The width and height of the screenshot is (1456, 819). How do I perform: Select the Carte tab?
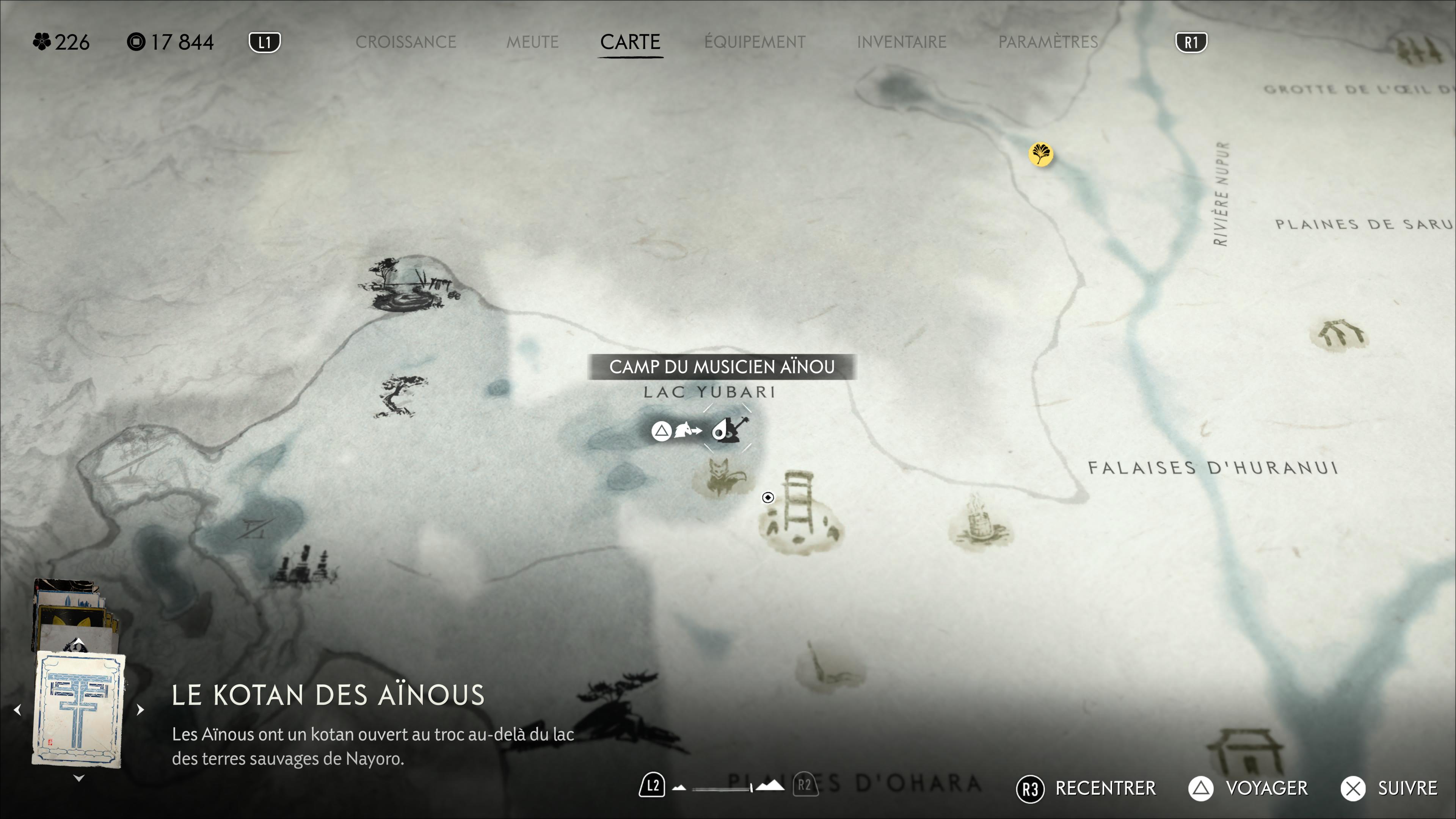pyautogui.click(x=630, y=42)
